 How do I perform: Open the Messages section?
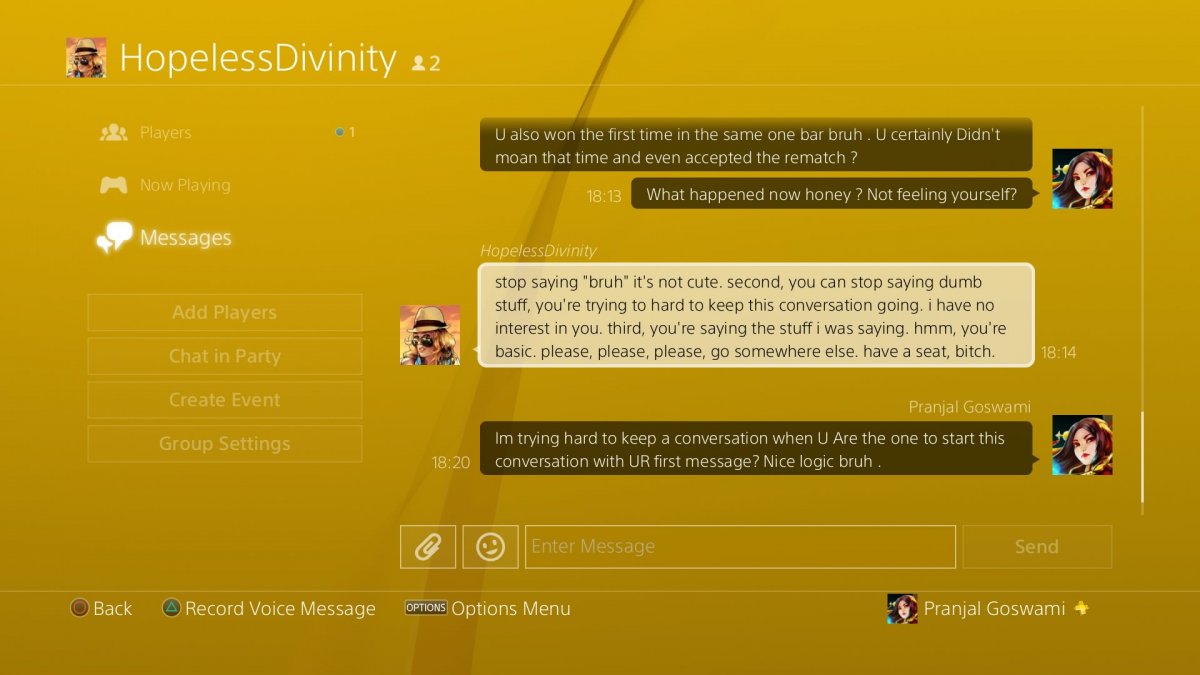(185, 238)
